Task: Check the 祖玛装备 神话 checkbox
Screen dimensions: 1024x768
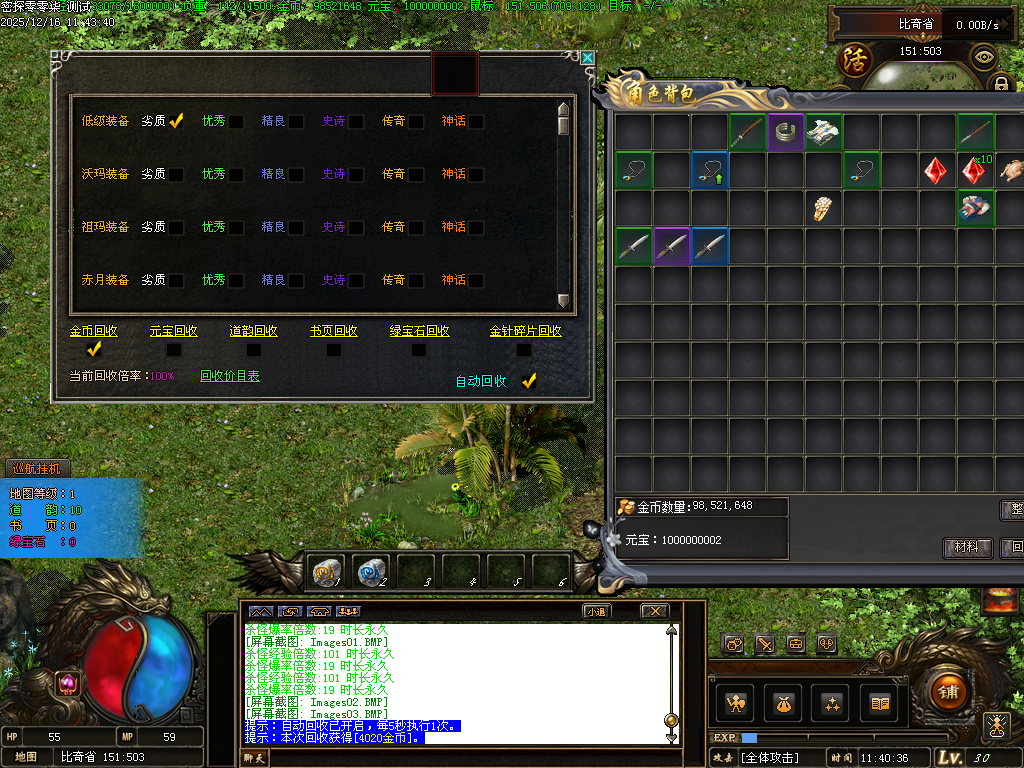Action: click(x=476, y=228)
